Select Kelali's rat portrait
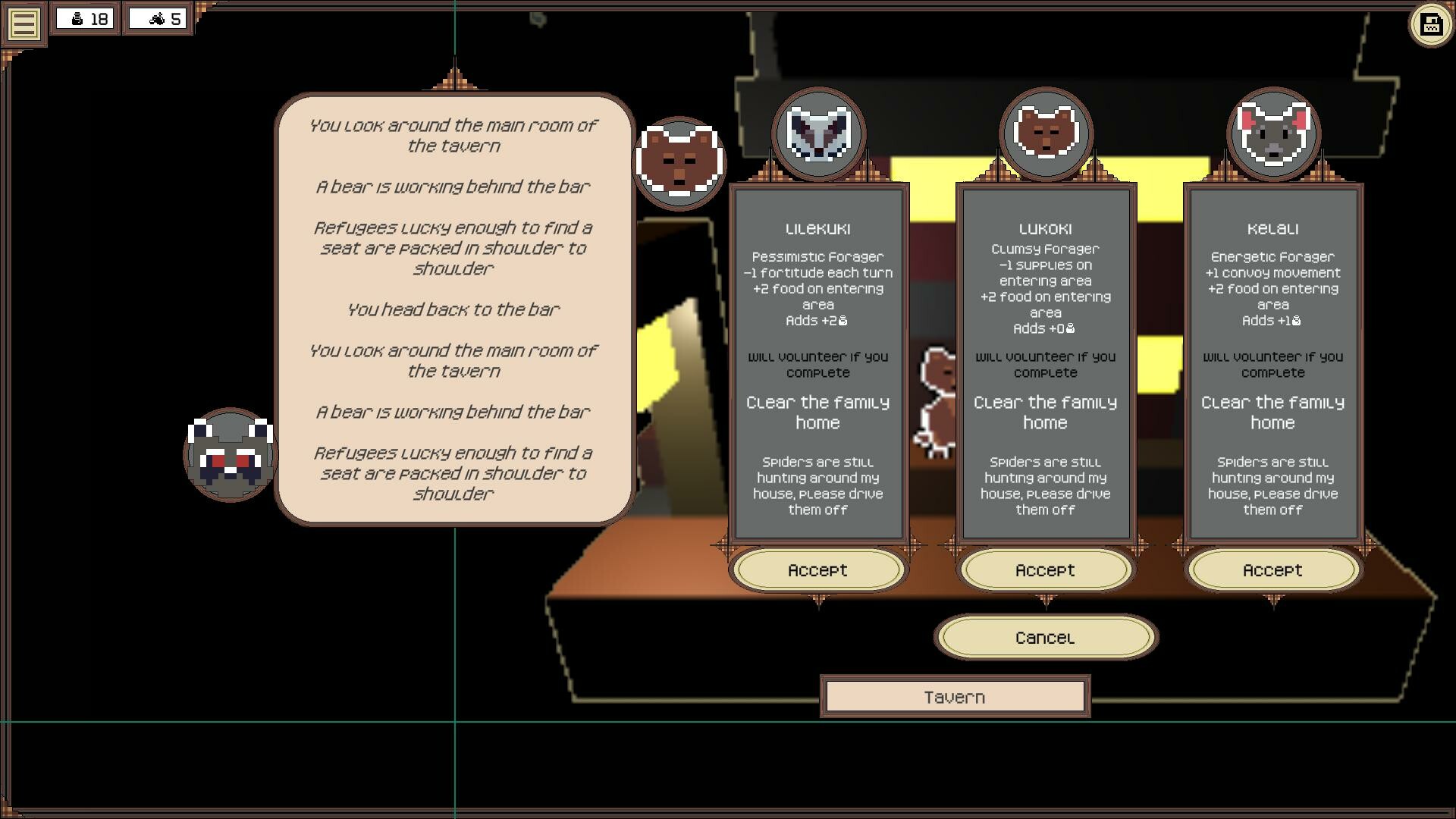 [1272, 134]
